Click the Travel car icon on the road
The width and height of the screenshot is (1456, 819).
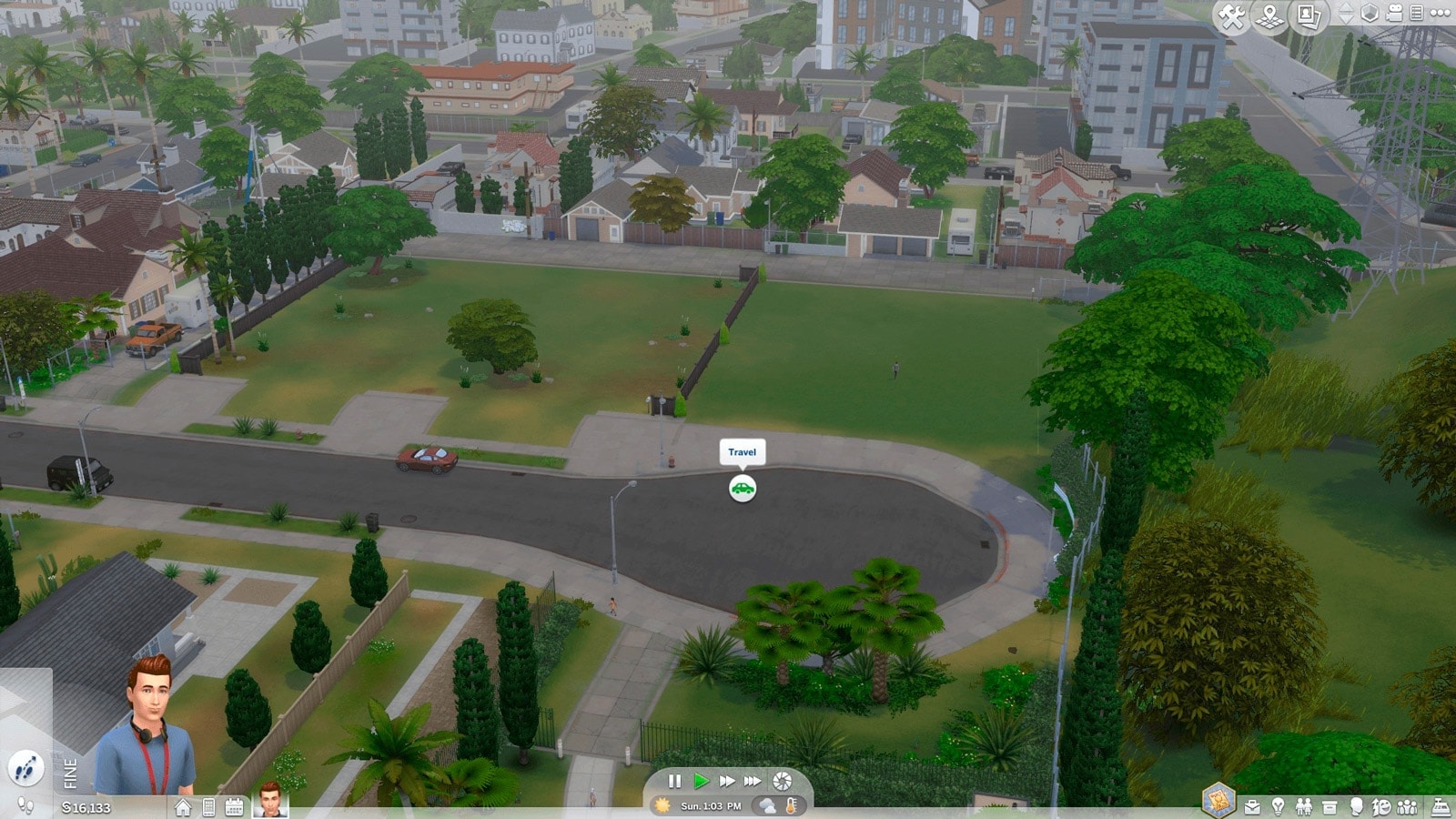(743, 490)
